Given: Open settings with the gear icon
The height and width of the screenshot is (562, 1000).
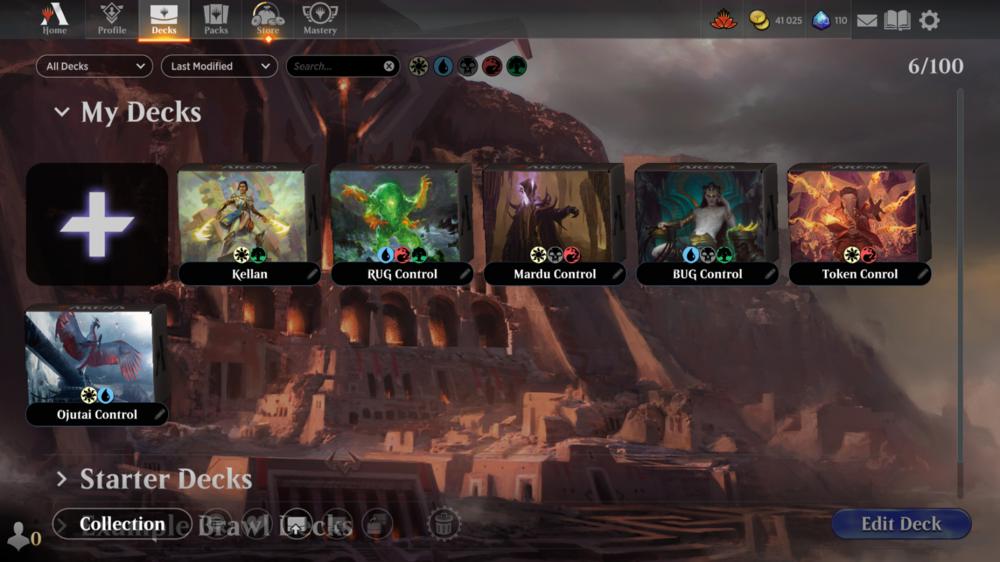Looking at the screenshot, I should 929,20.
